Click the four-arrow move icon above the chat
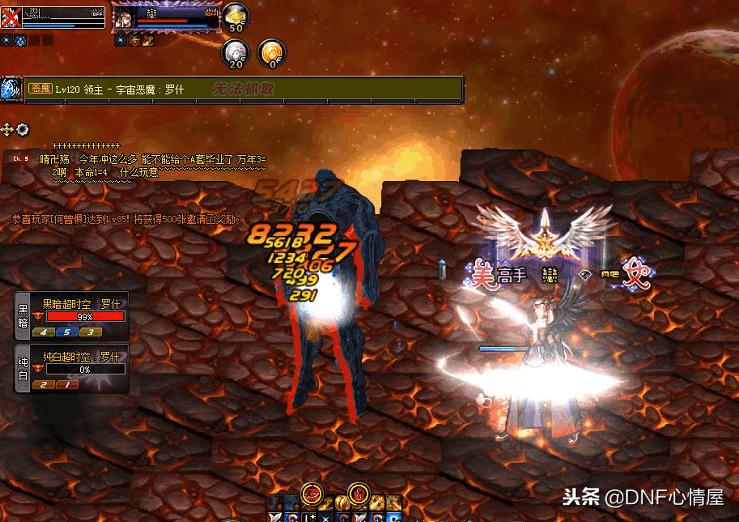The width and height of the screenshot is (739, 522). point(8,129)
